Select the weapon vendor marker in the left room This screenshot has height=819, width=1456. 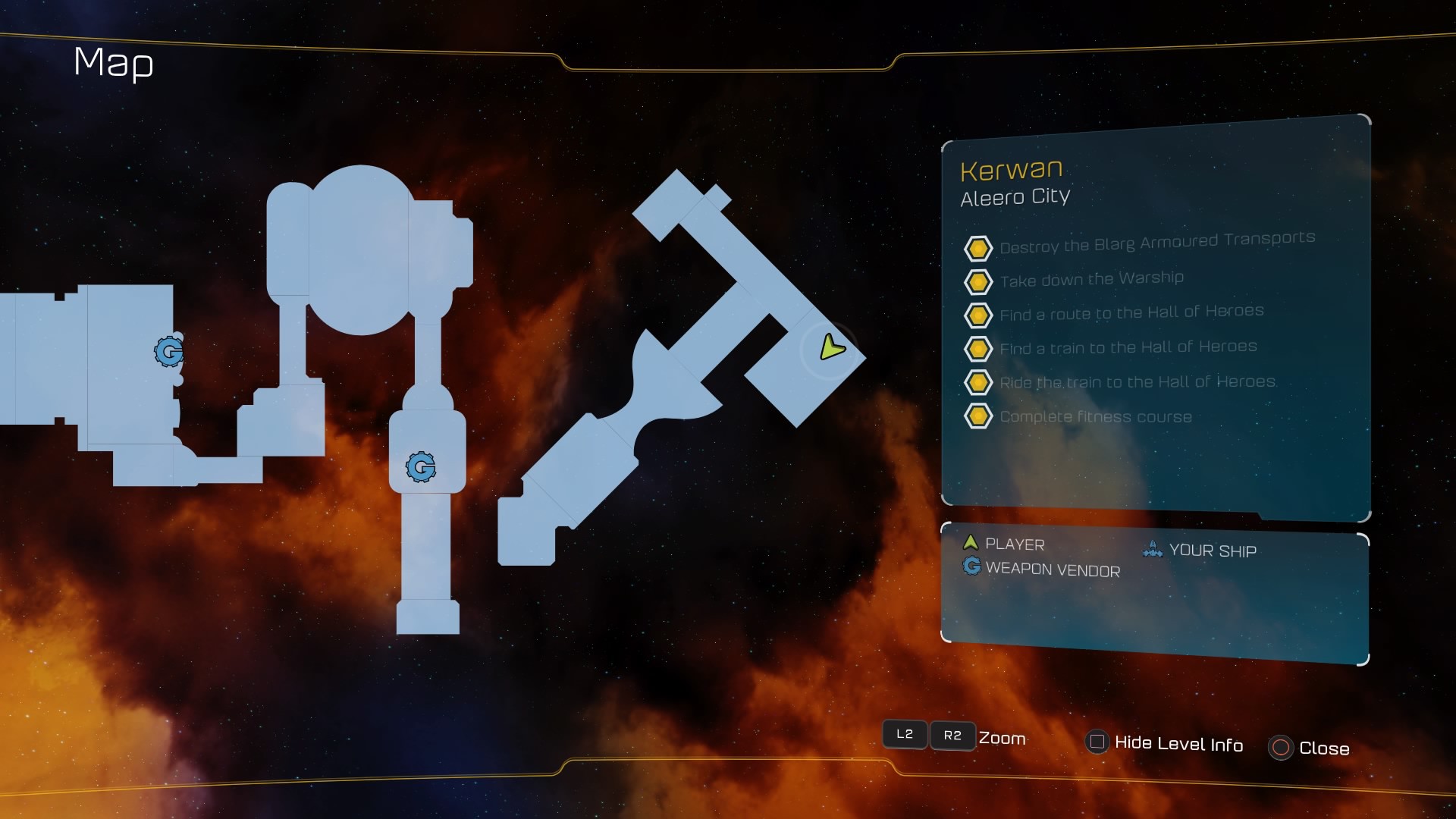tap(168, 351)
